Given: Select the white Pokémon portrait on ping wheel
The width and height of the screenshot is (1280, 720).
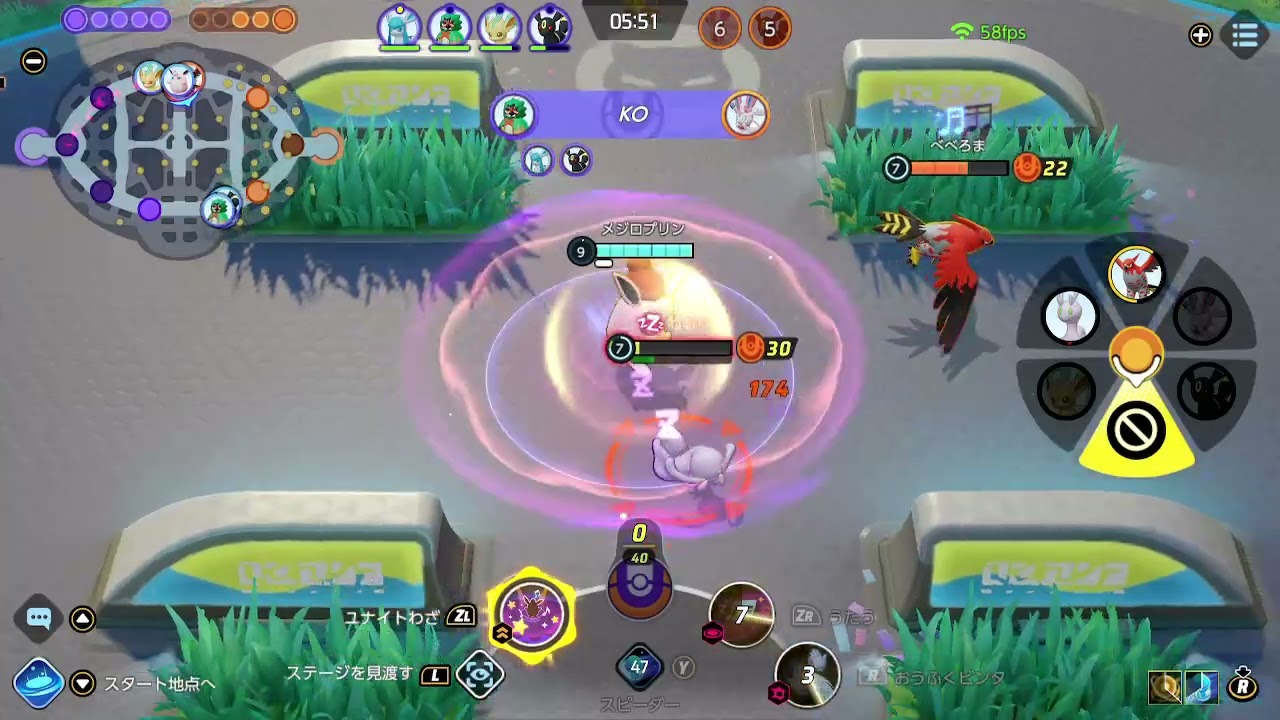Looking at the screenshot, I should (1070, 317).
